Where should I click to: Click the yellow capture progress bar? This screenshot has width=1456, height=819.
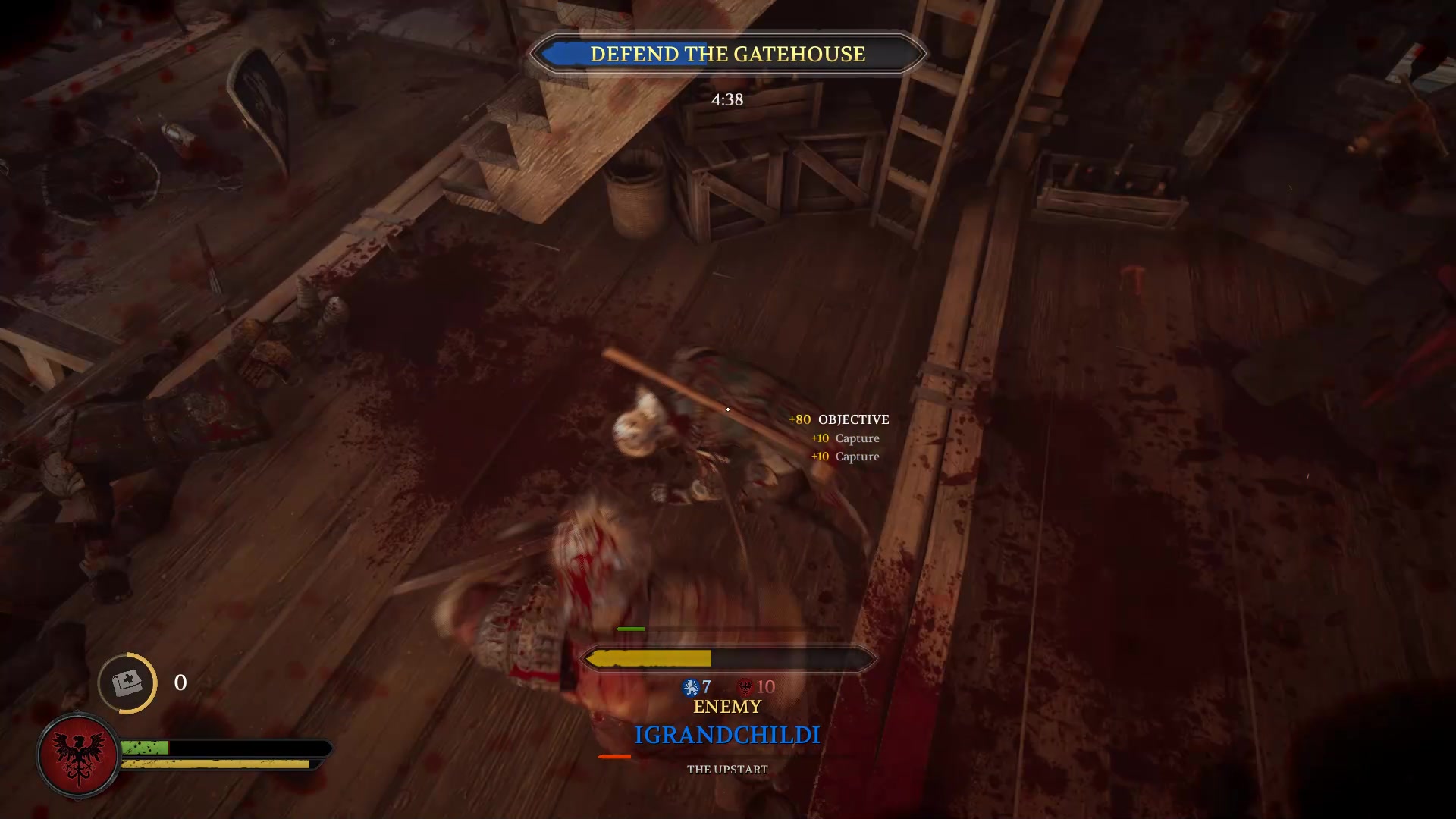click(x=651, y=658)
